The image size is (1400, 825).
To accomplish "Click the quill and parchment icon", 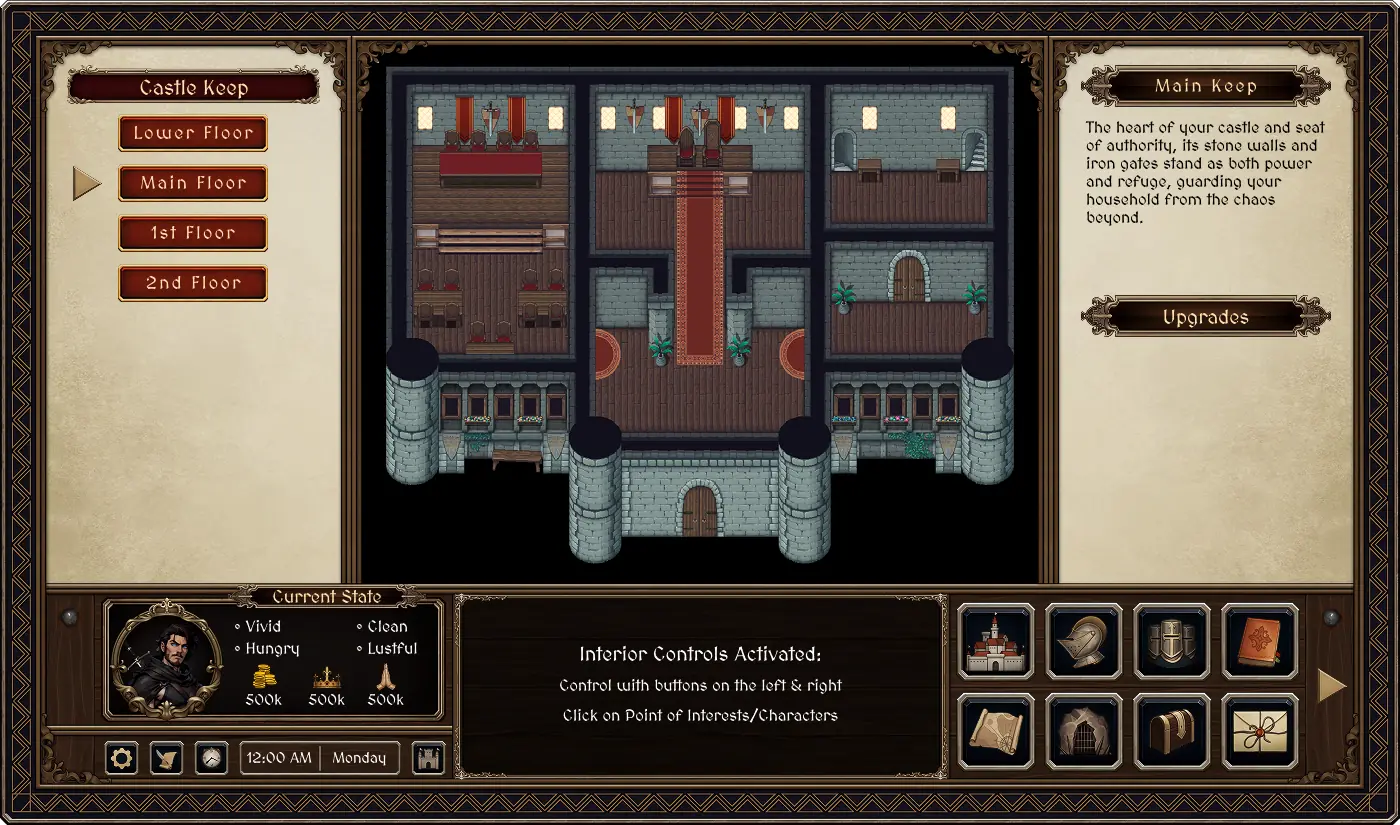I will [x=166, y=758].
